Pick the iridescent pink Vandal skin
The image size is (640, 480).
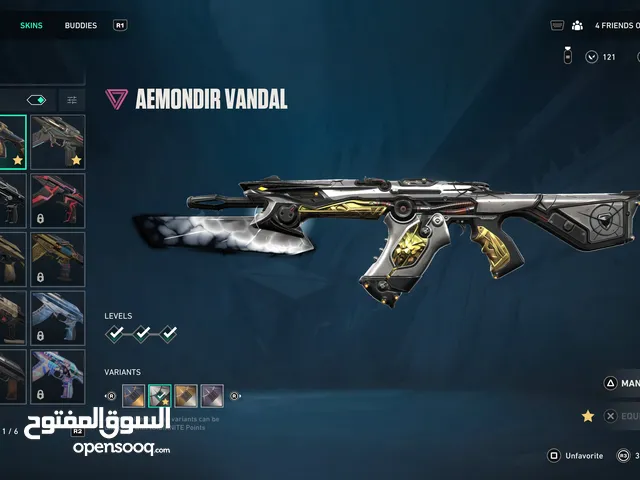(58, 376)
